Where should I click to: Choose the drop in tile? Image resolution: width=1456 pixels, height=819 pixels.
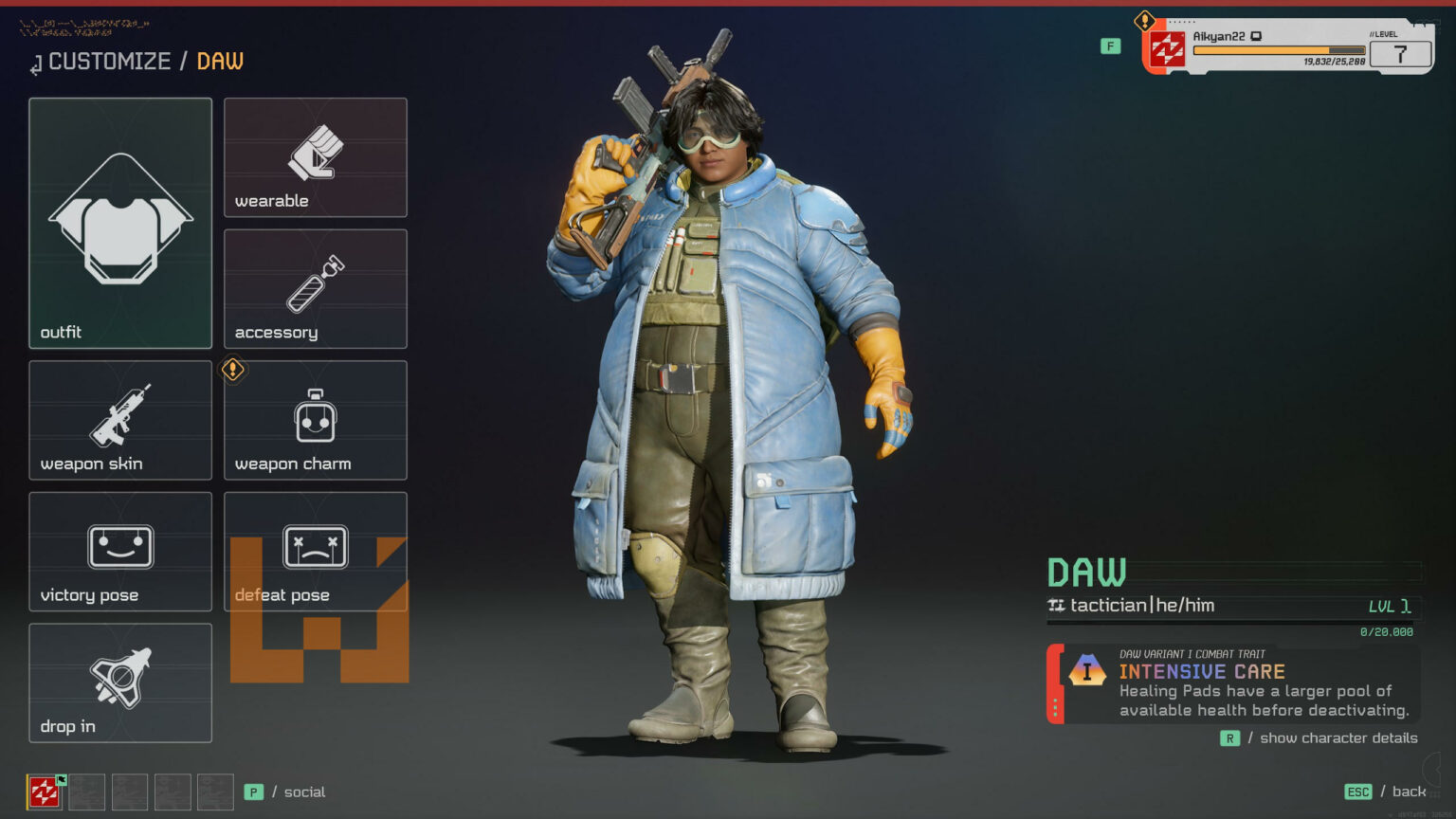tap(120, 682)
